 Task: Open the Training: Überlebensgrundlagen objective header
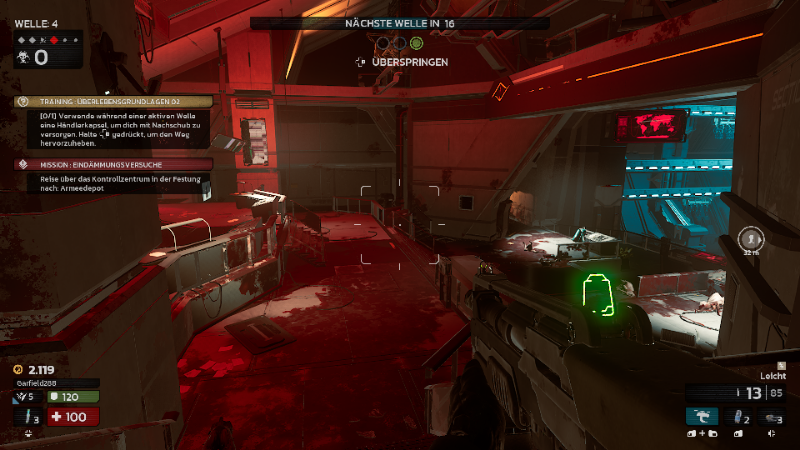click(x=113, y=101)
